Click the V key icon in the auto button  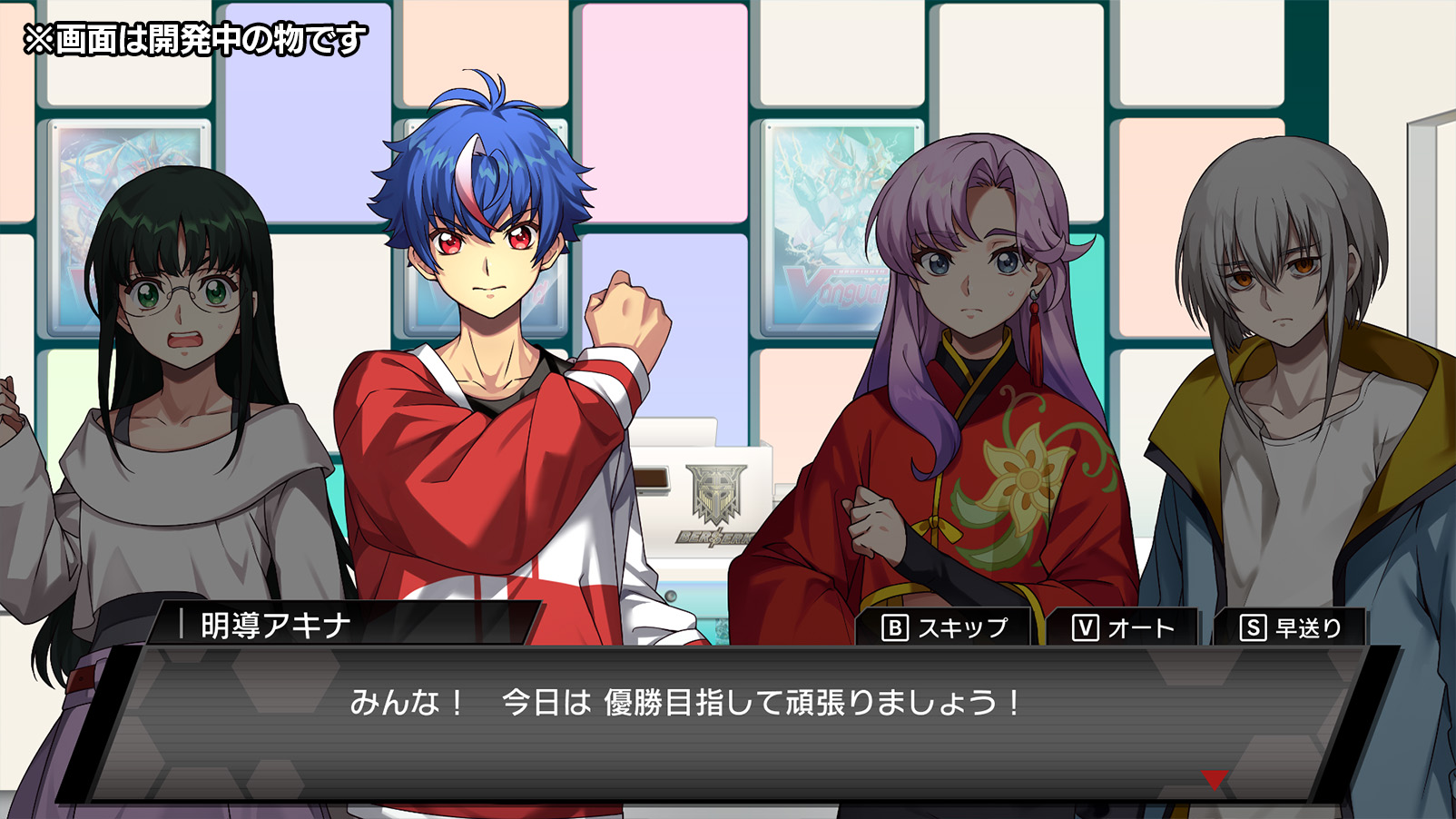click(1087, 626)
